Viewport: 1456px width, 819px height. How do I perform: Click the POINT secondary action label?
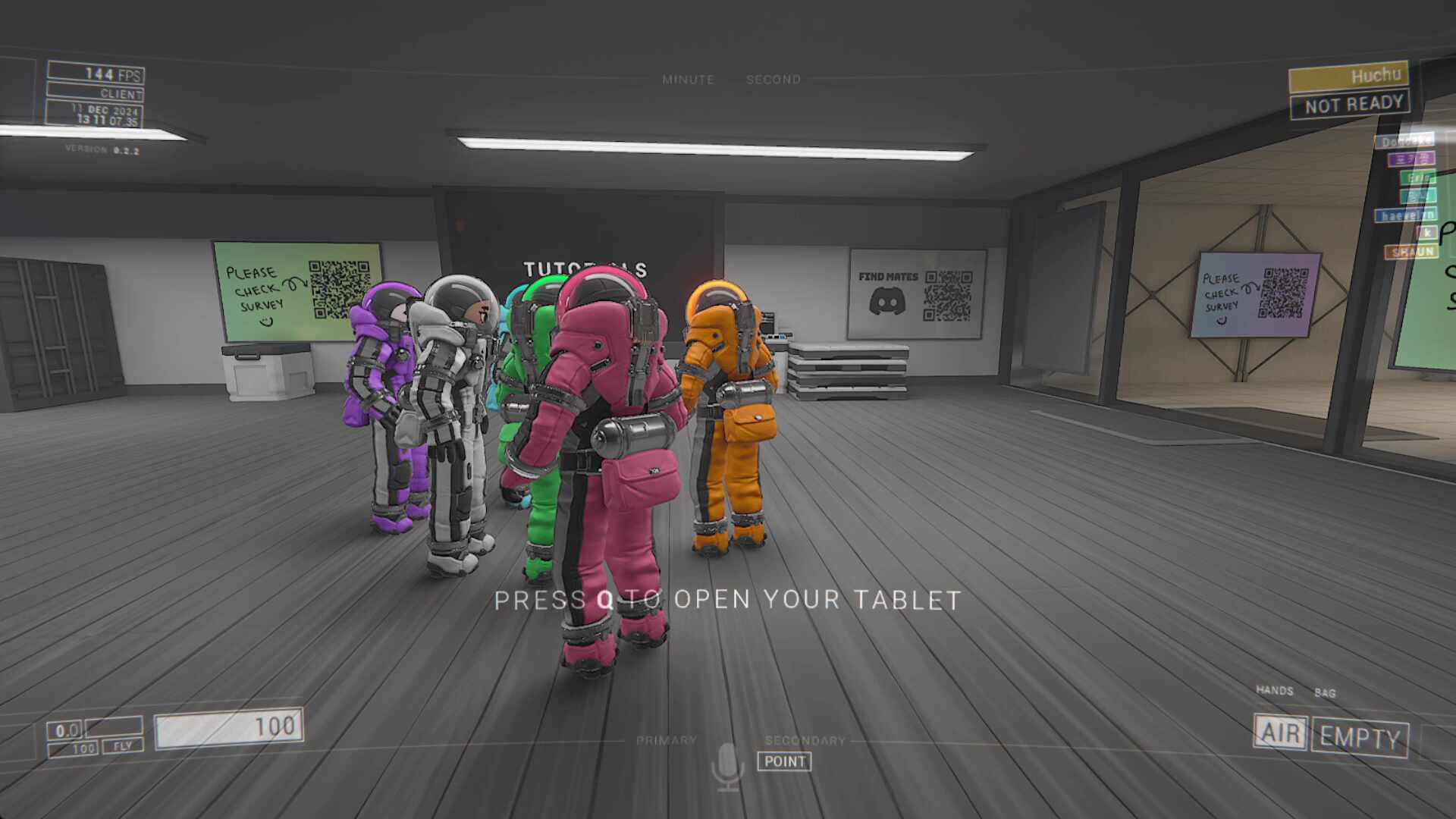(x=784, y=761)
